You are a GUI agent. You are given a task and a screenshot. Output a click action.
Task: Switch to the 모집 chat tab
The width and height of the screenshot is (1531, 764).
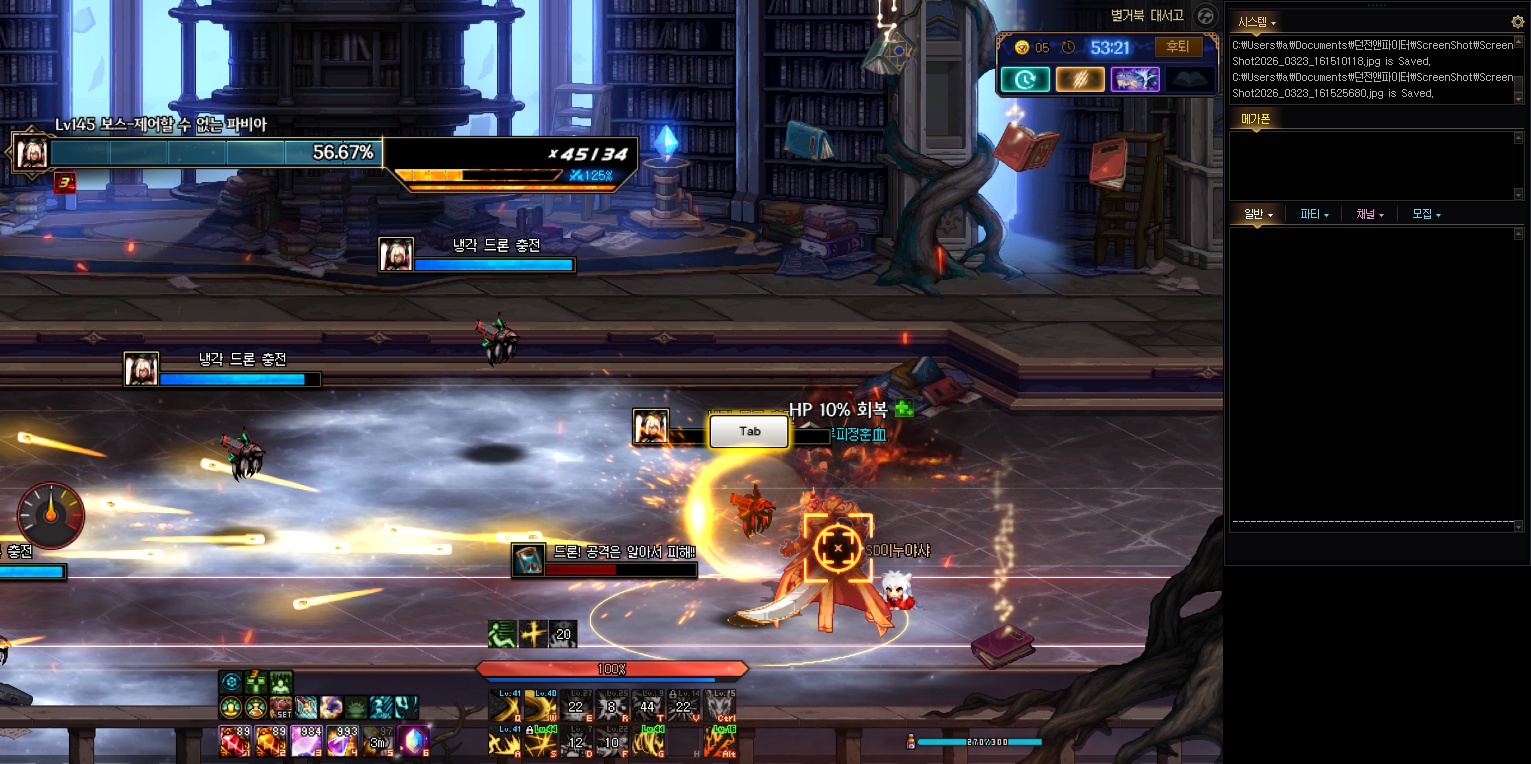click(1425, 214)
